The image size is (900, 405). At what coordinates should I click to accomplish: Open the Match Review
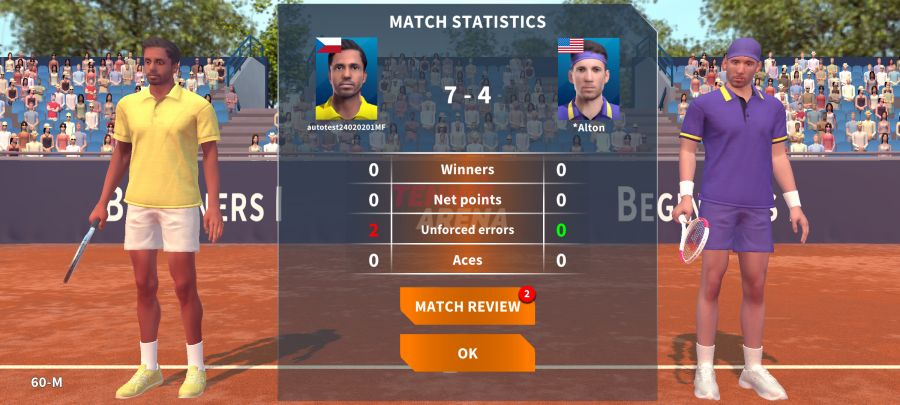[467, 306]
